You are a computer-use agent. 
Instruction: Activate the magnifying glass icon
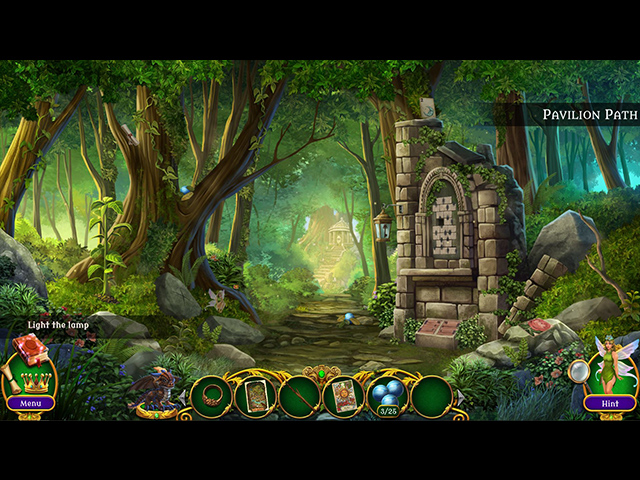click(579, 371)
